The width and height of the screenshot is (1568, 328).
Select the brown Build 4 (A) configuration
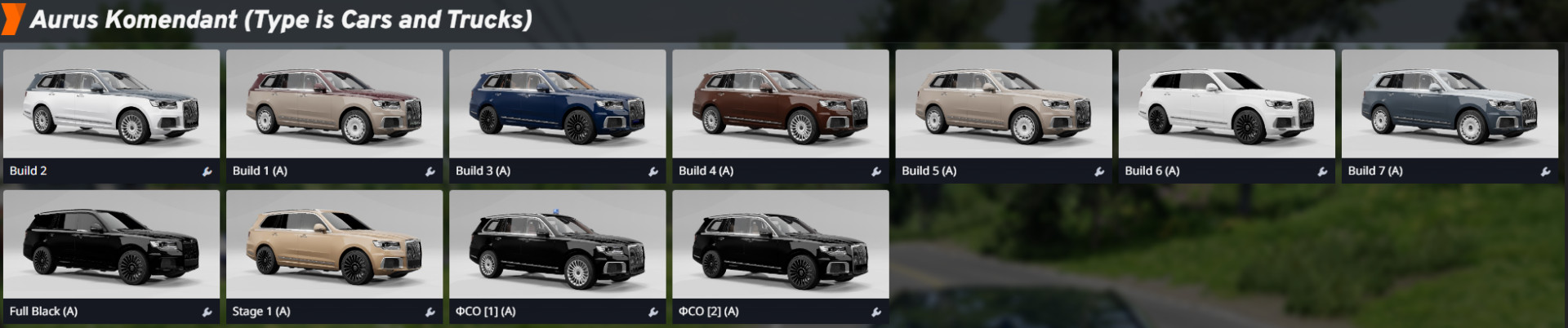point(780,104)
